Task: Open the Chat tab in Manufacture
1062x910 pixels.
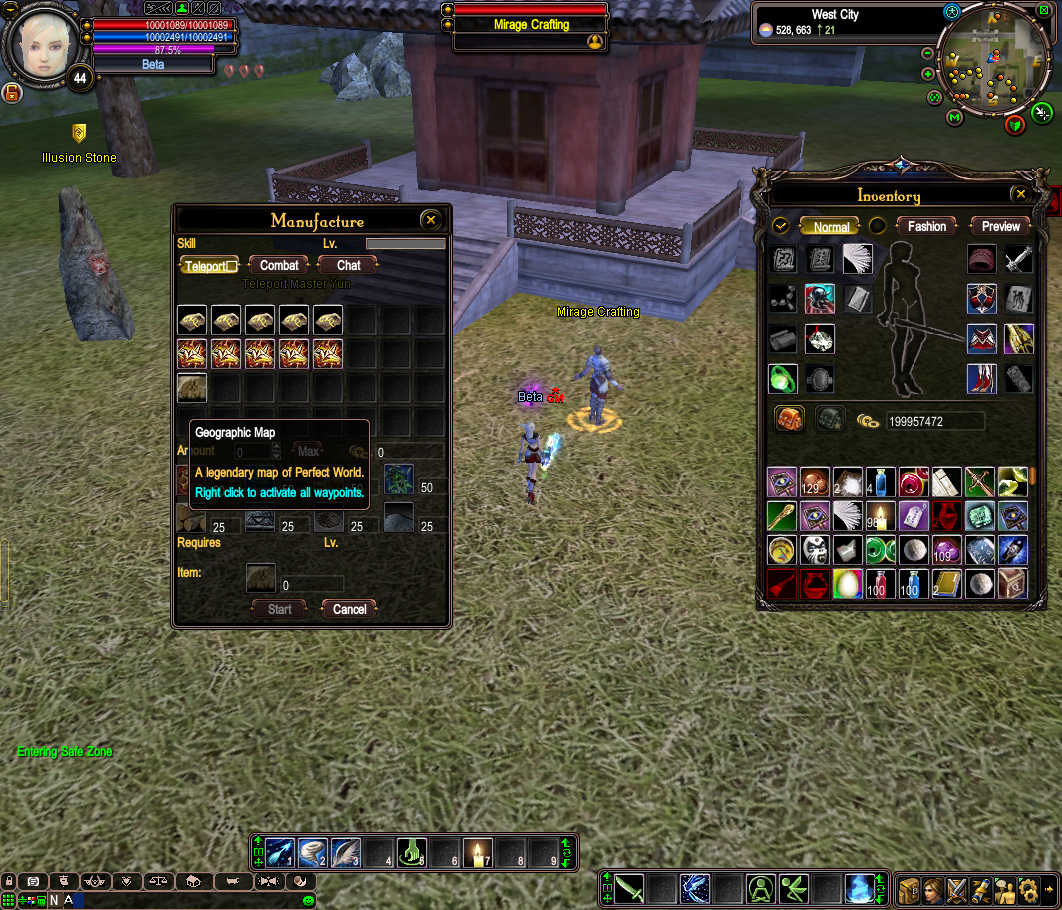Action: (x=348, y=265)
